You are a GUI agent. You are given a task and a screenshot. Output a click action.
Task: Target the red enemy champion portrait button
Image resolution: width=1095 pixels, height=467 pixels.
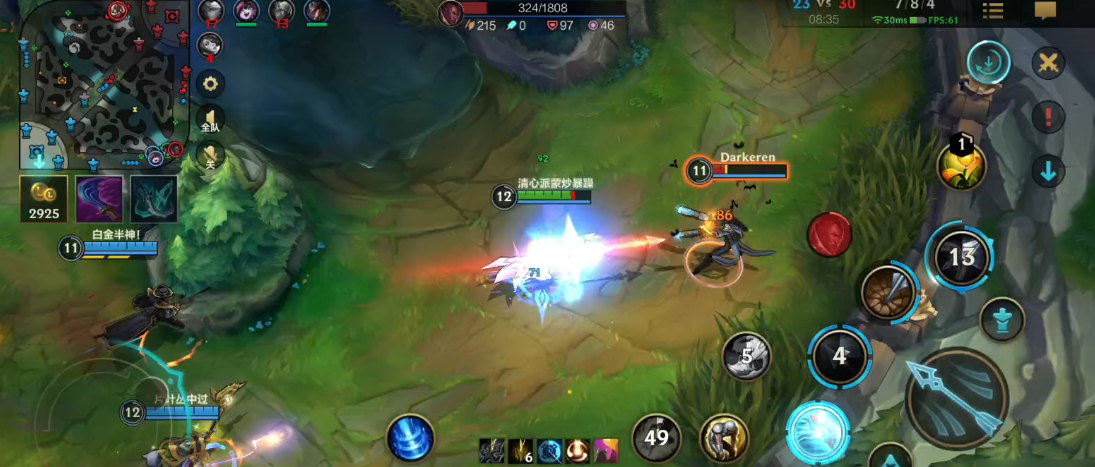[x=829, y=233]
